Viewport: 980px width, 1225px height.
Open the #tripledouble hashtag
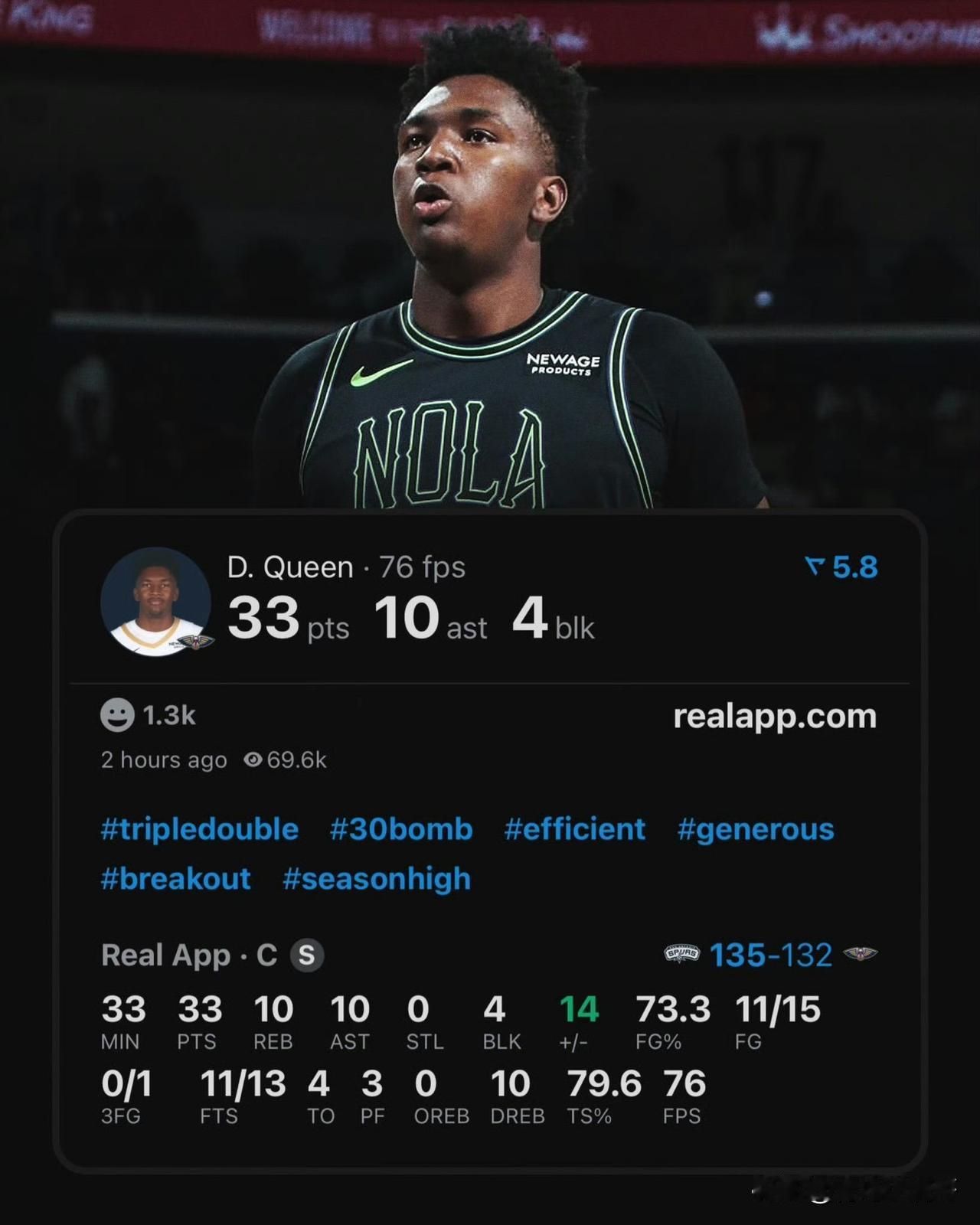[x=199, y=828]
